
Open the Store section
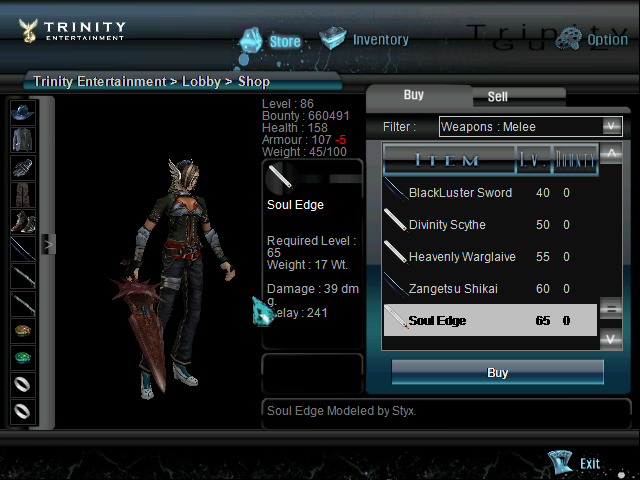tap(271, 41)
